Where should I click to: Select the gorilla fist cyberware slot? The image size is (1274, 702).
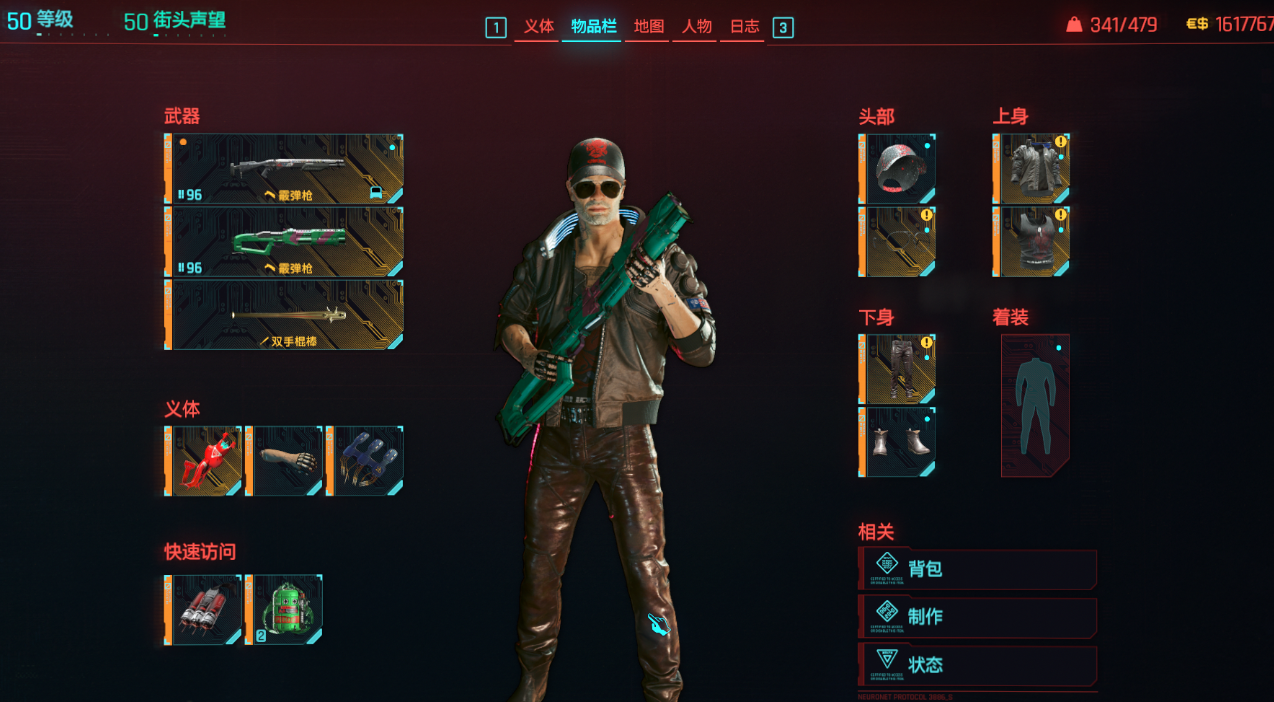tap(285, 461)
